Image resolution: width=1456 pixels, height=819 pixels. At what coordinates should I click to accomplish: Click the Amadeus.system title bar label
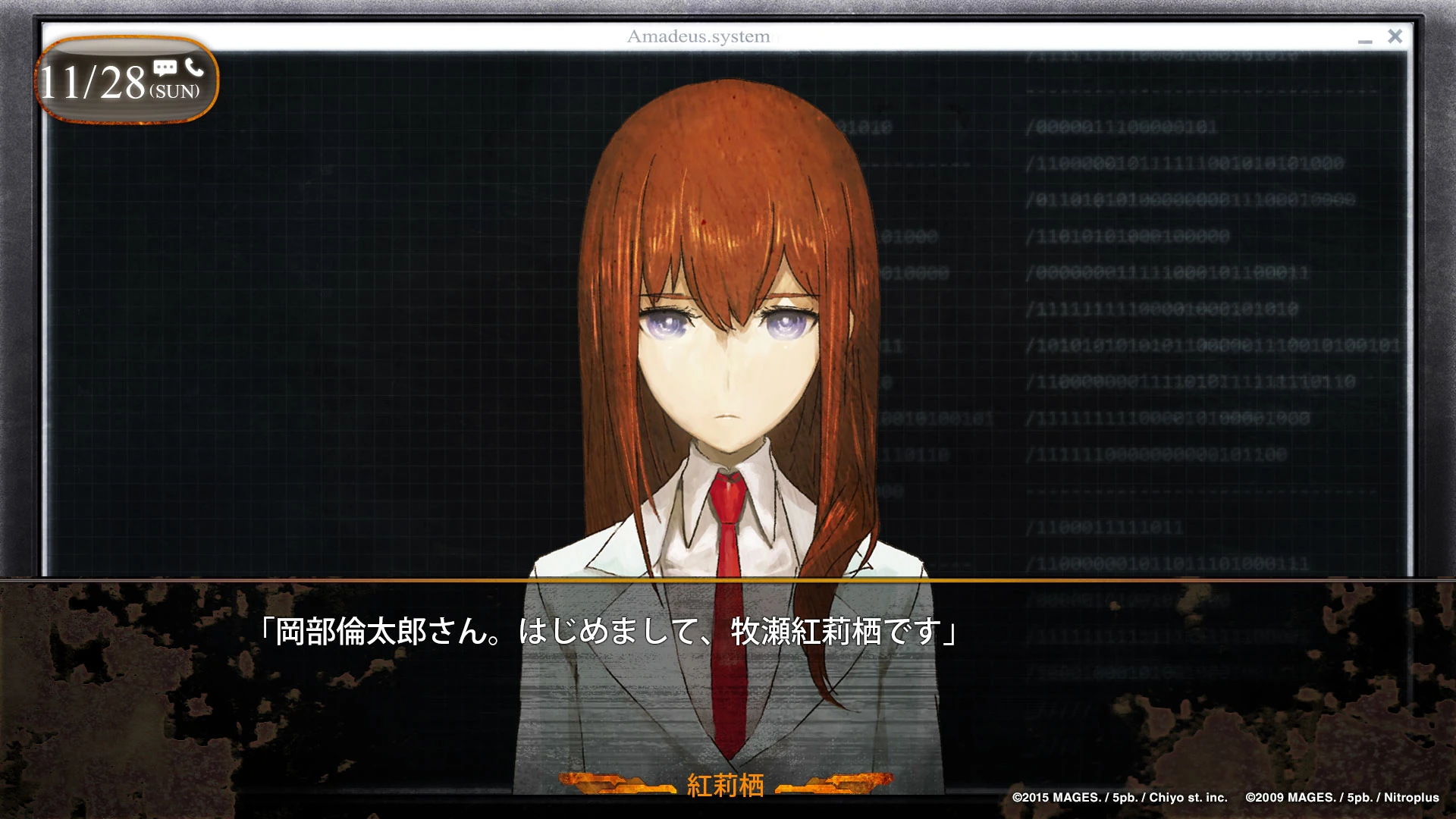pyautogui.click(x=698, y=36)
